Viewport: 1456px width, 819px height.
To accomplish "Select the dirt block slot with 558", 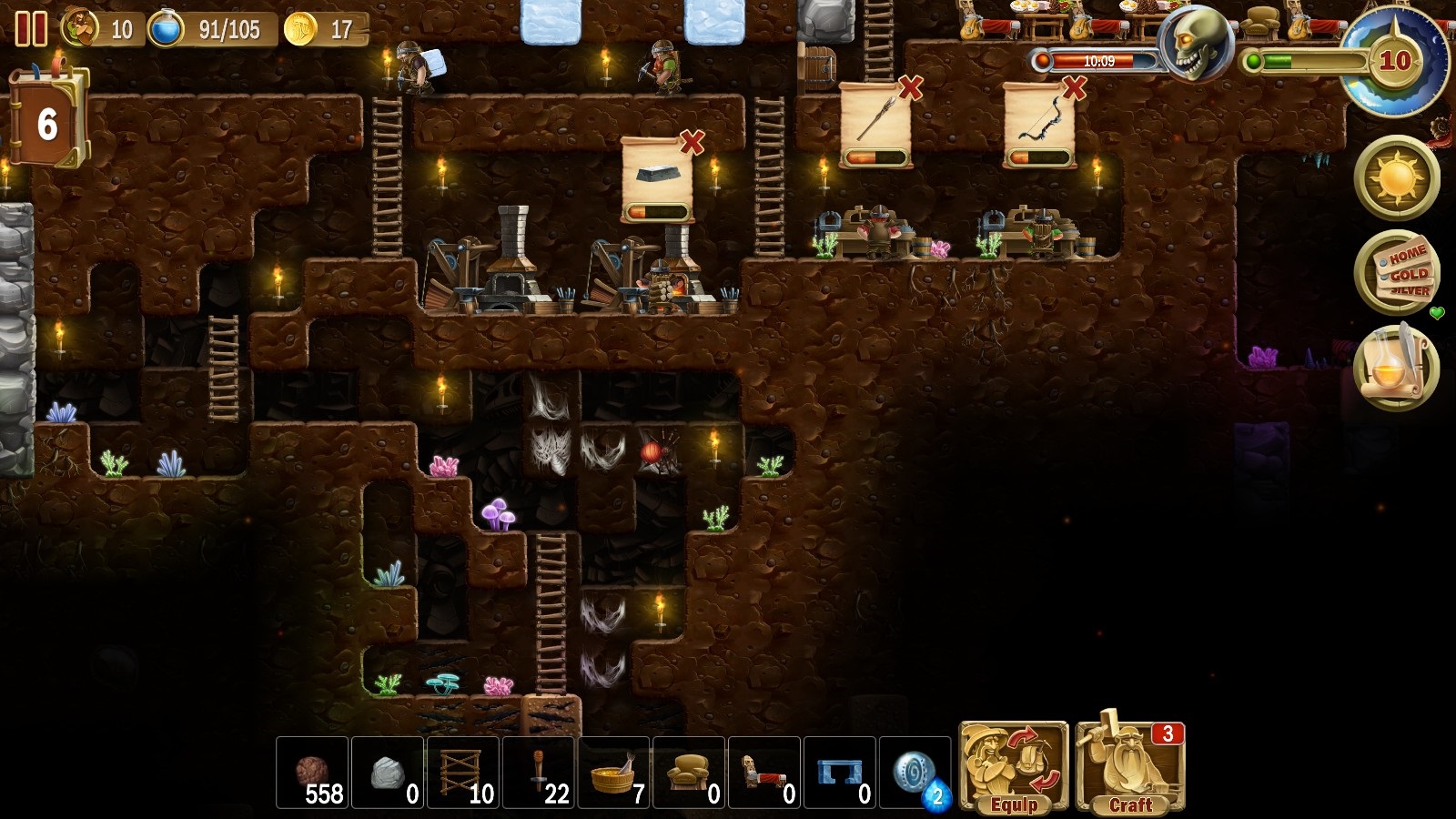I will click(x=312, y=773).
